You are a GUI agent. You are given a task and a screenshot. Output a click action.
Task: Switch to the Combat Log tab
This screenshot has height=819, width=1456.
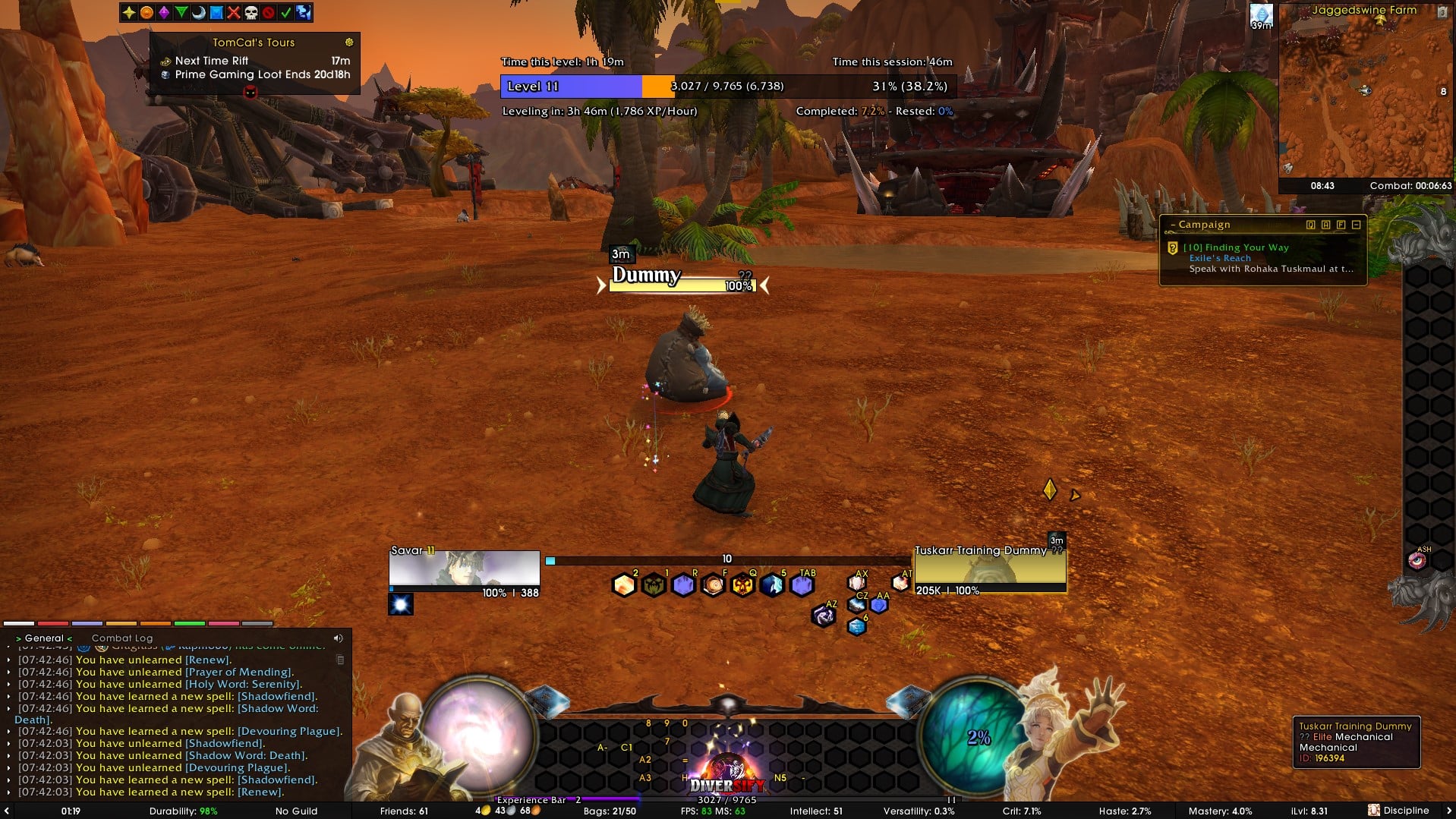tap(122, 638)
